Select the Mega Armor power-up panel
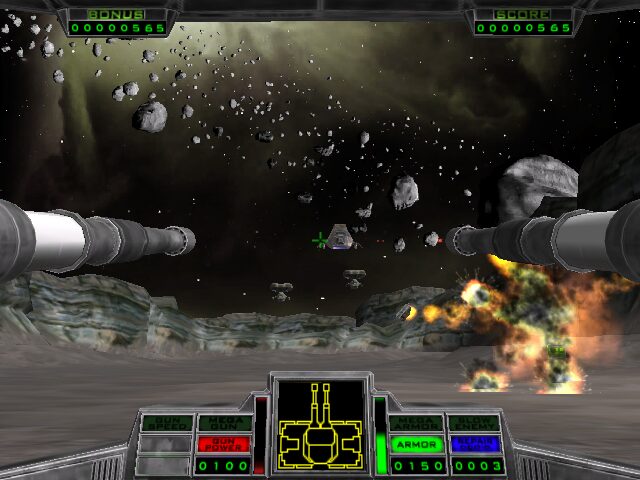640x480 pixels. click(x=416, y=423)
